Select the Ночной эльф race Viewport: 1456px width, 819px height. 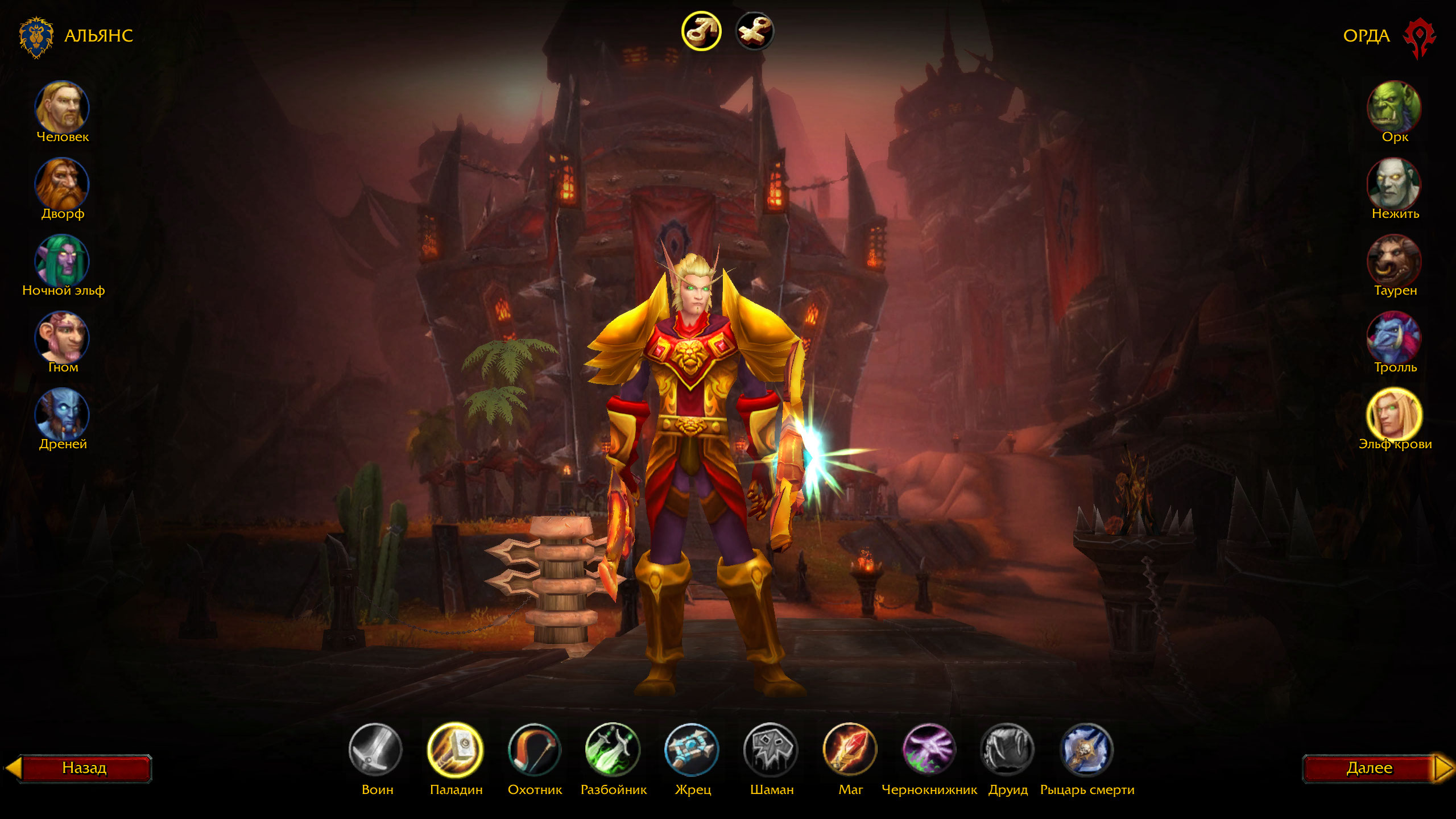(x=62, y=260)
